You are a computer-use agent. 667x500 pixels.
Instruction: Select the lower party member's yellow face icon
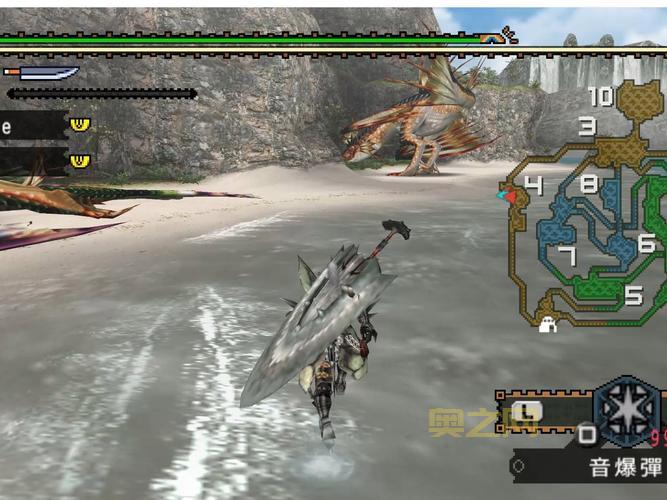pyautogui.click(x=80, y=160)
